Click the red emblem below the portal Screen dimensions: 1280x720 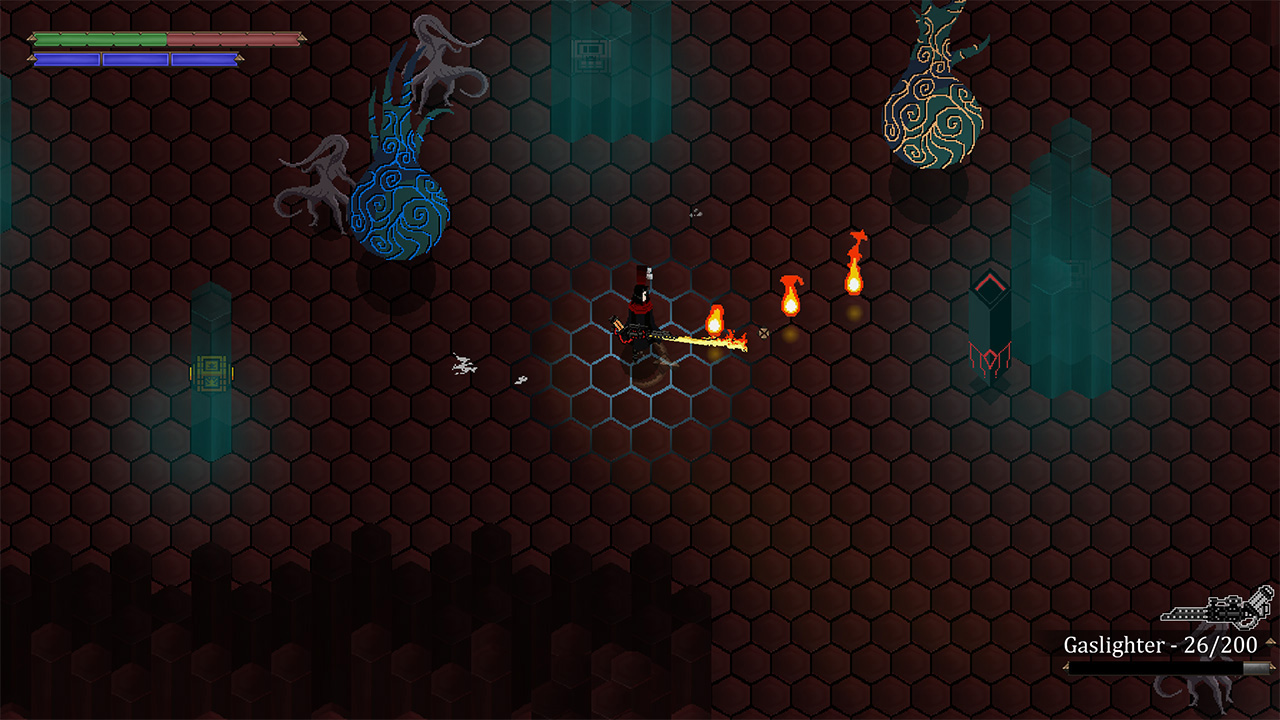(989, 356)
